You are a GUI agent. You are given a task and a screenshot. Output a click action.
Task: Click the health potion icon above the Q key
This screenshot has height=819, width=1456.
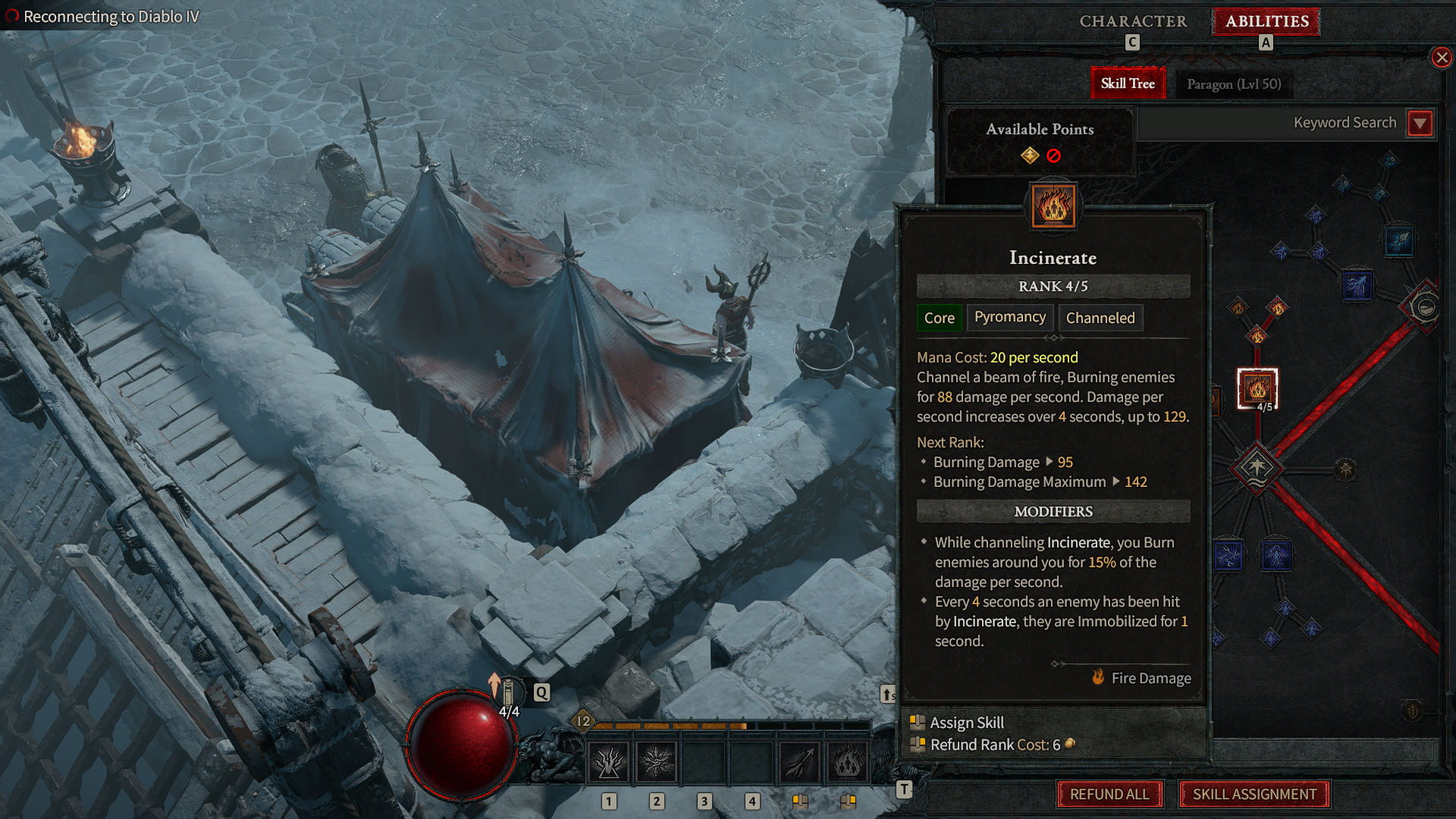tap(507, 694)
